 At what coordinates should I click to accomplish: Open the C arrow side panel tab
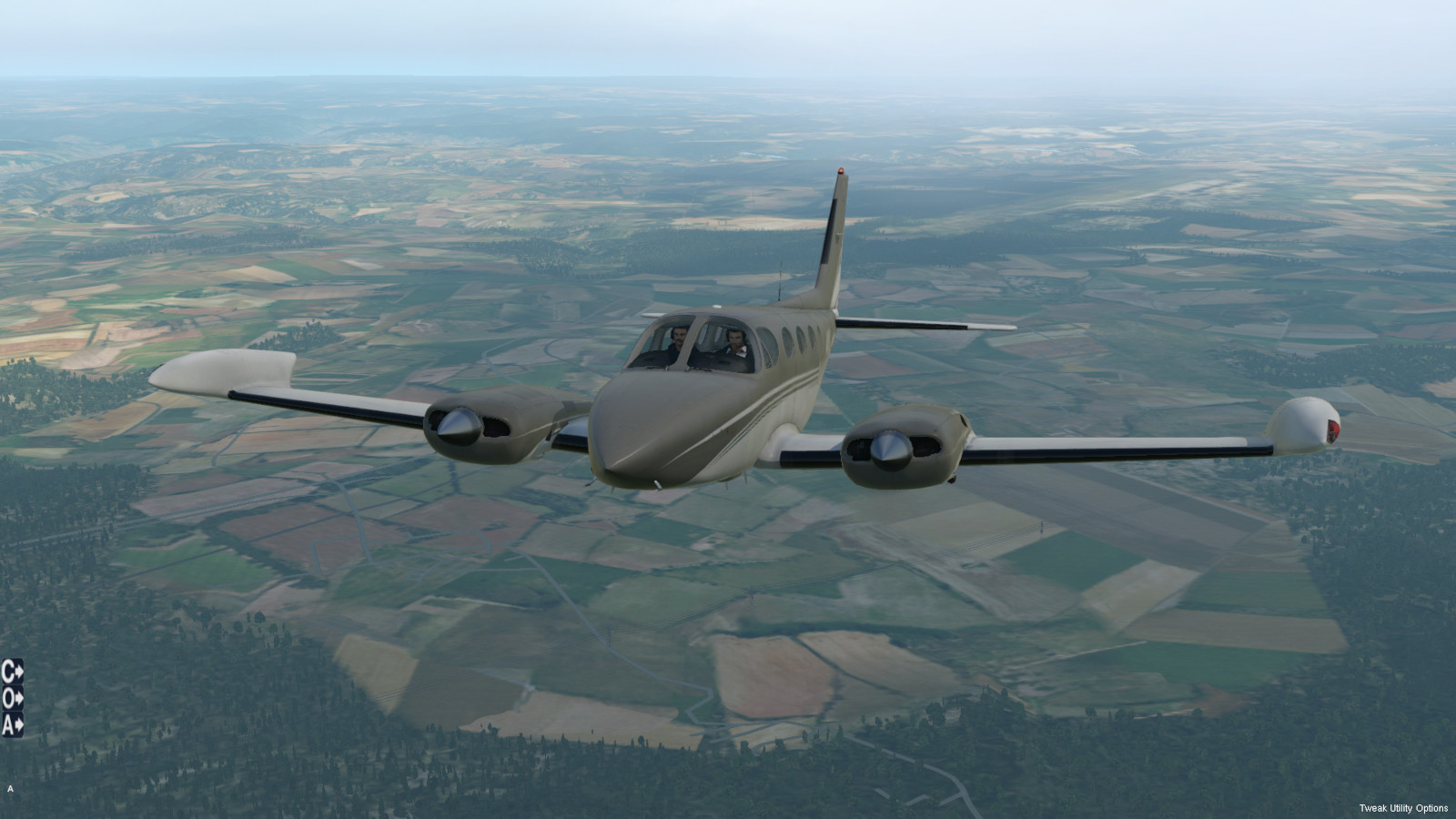tap(12, 672)
